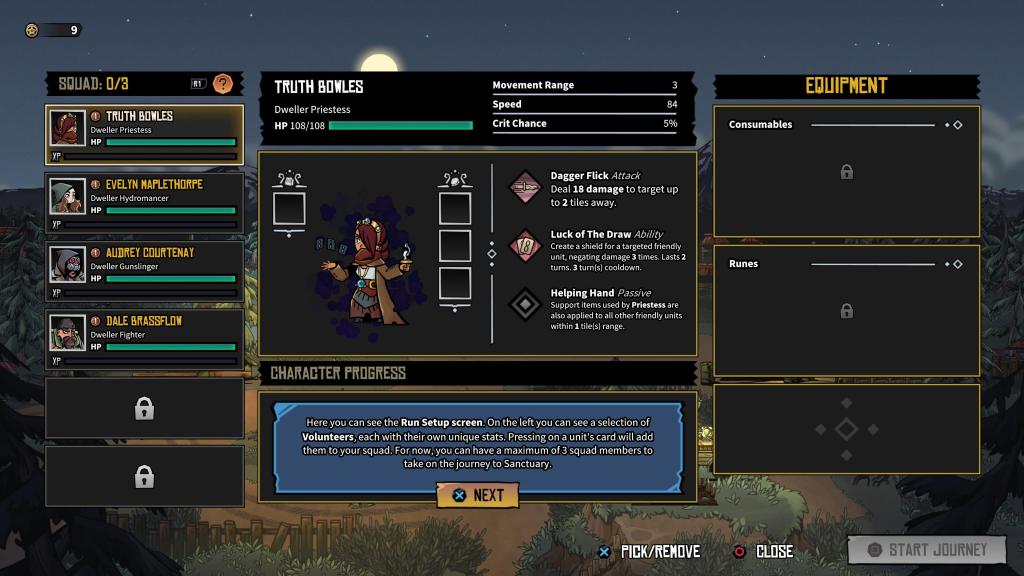
Task: Choose Audrey Courtenay the Gunslinger
Action: click(x=145, y=271)
